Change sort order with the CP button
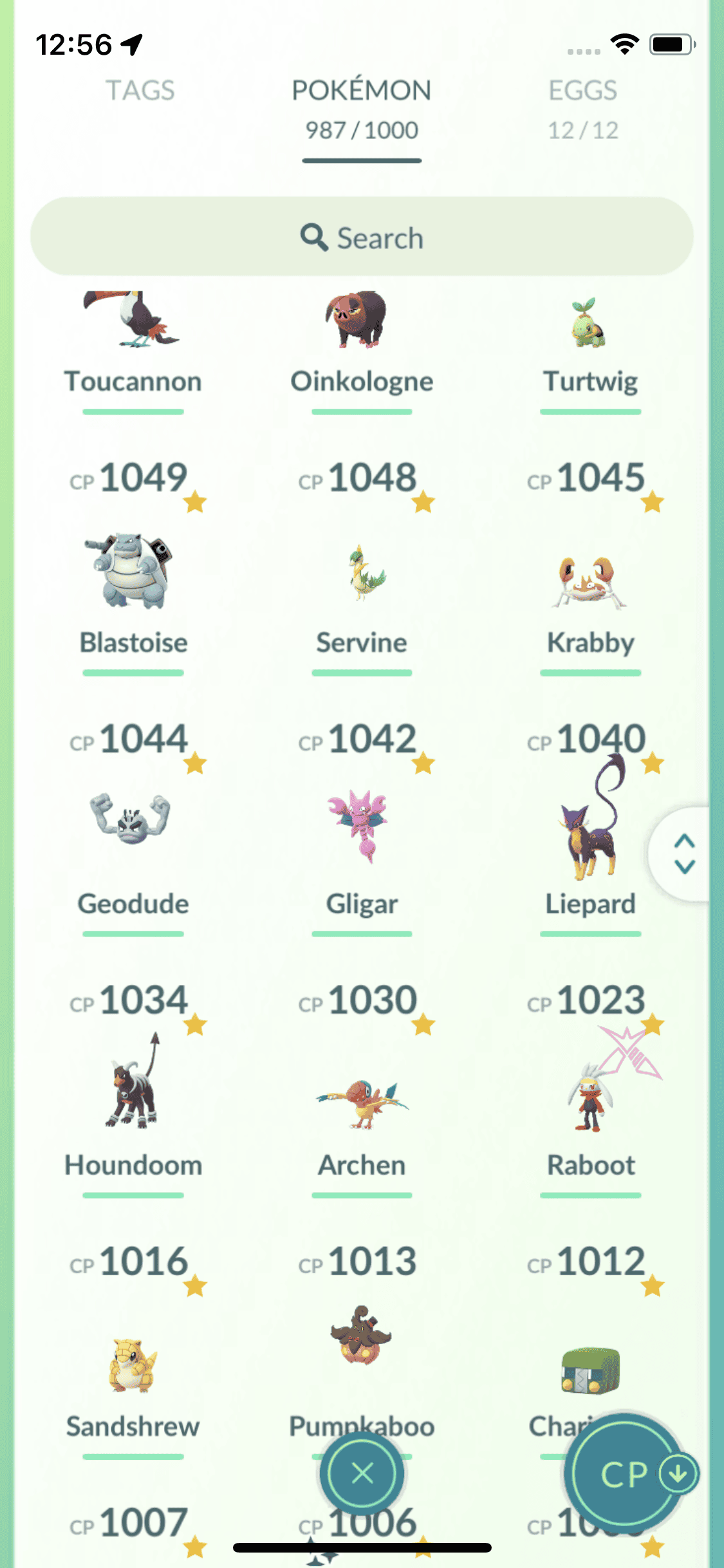Viewport: 724px width, 1568px height. tap(624, 1473)
